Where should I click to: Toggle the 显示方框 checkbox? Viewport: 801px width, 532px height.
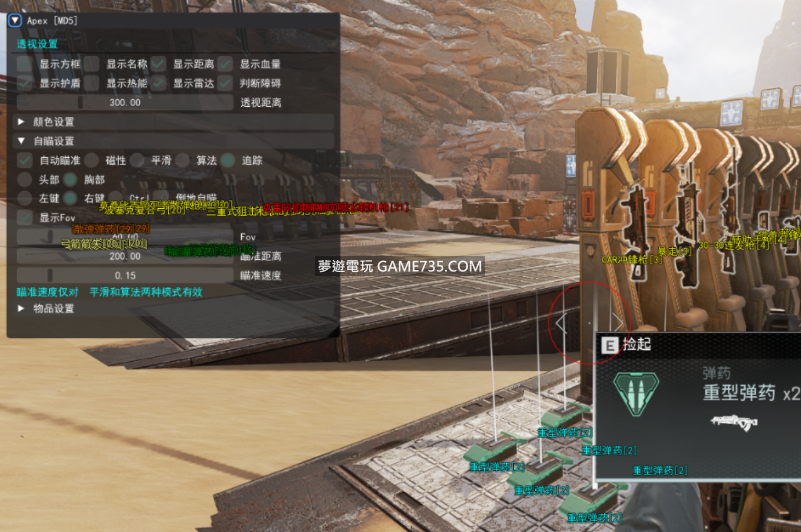pos(24,64)
